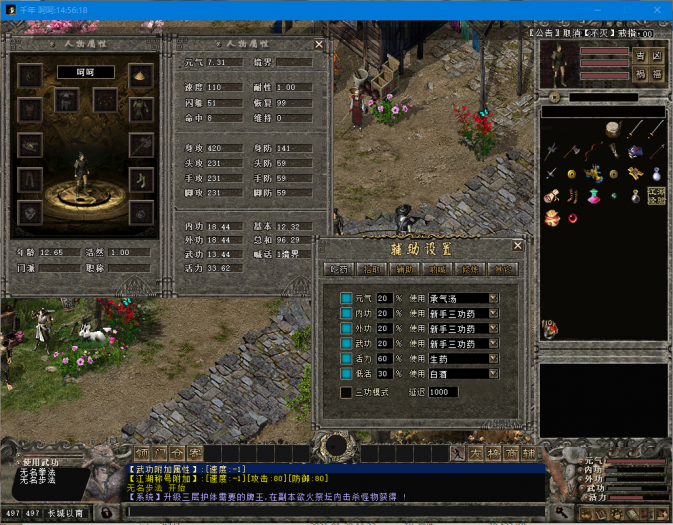Toggle the 元气 auto-potion checkbox

pos(346,299)
